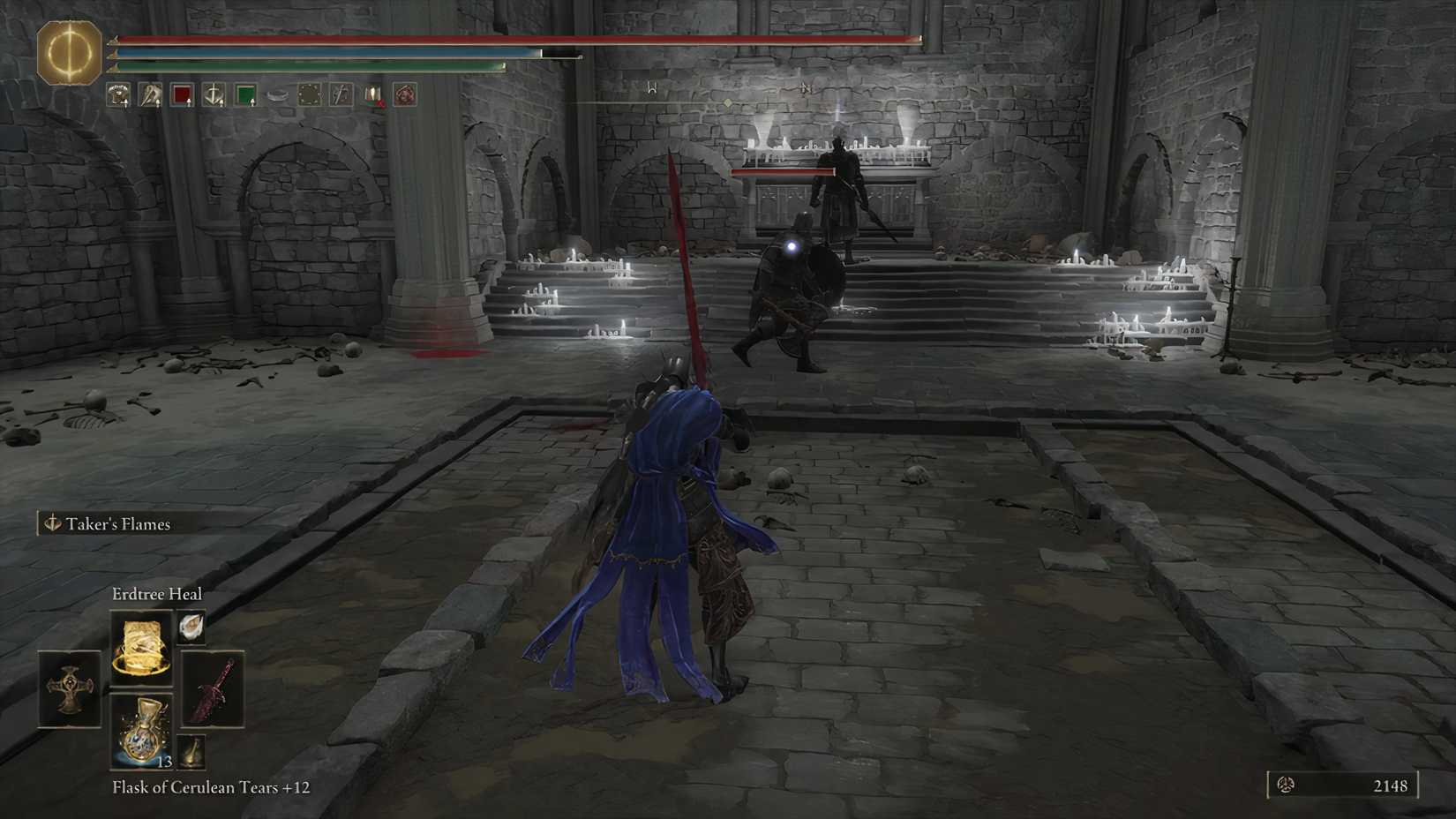Click the anchor-shaped status icon
Screen dimensions: 1456x819
[214, 94]
